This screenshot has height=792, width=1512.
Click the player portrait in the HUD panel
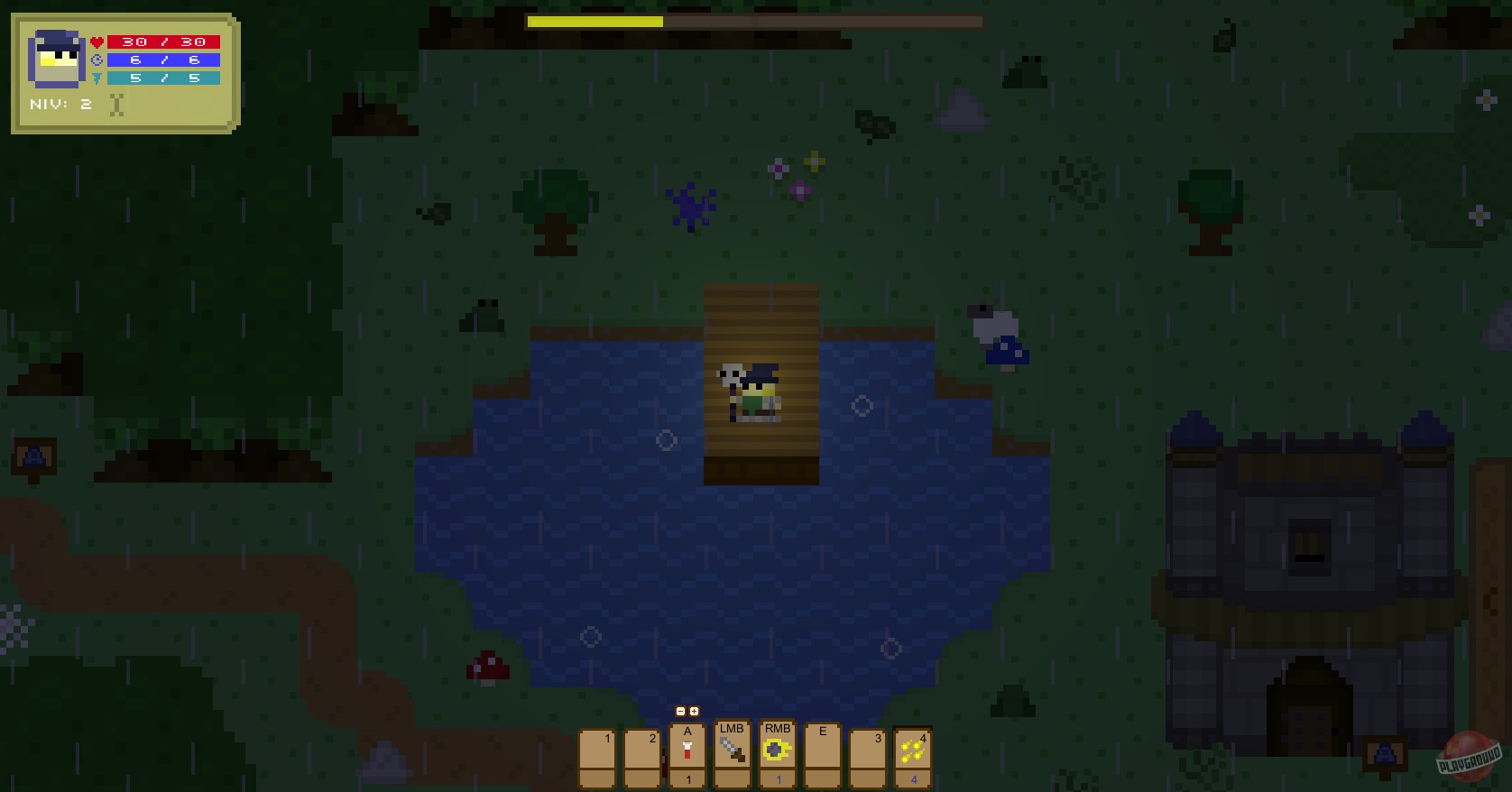pyautogui.click(x=55, y=59)
